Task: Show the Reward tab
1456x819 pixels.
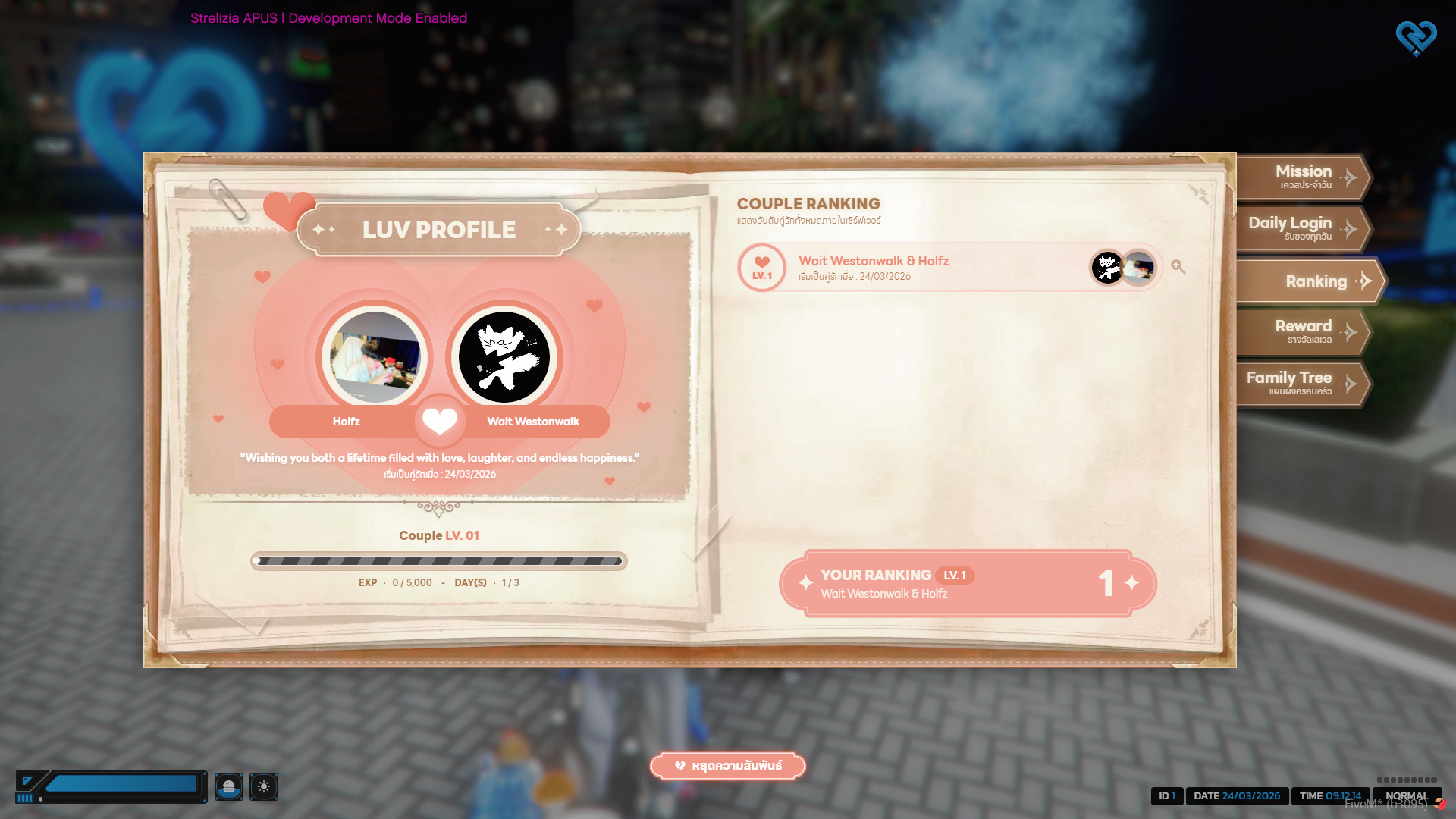Action: tap(1304, 332)
